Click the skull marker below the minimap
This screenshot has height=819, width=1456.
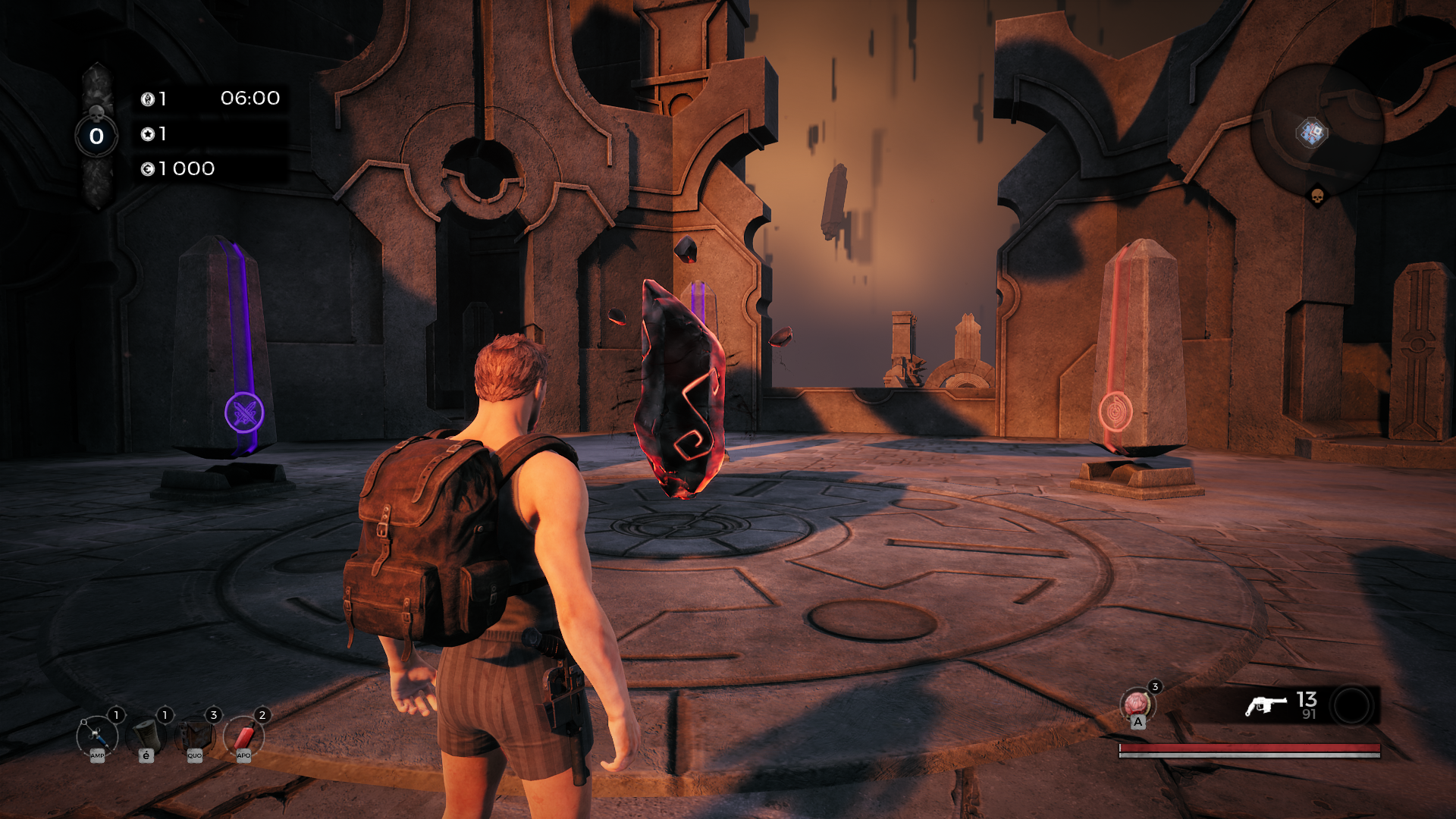(1317, 197)
